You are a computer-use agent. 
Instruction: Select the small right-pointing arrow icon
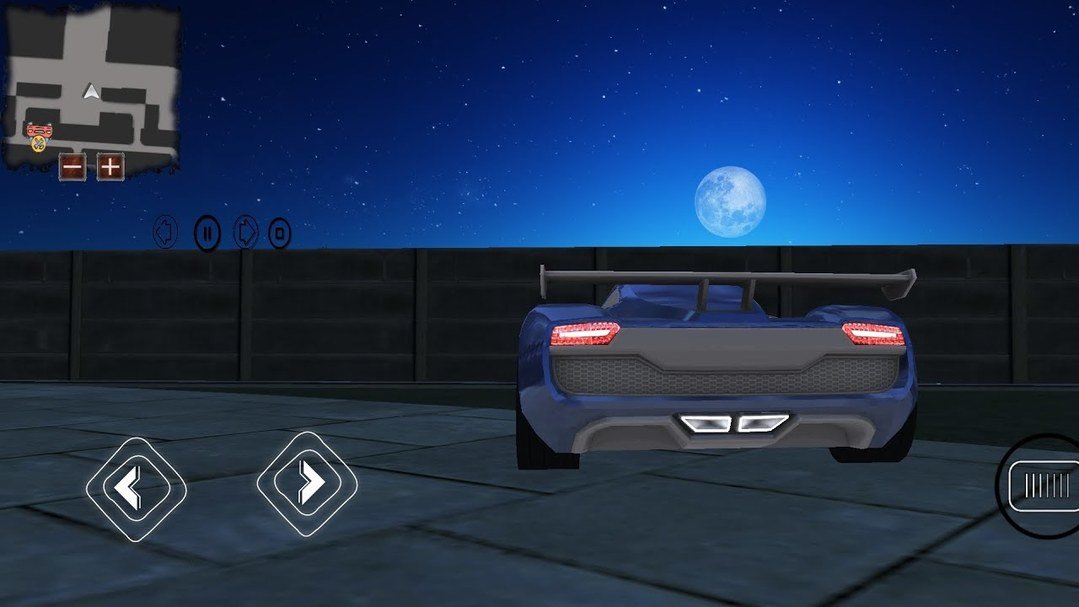(x=245, y=233)
